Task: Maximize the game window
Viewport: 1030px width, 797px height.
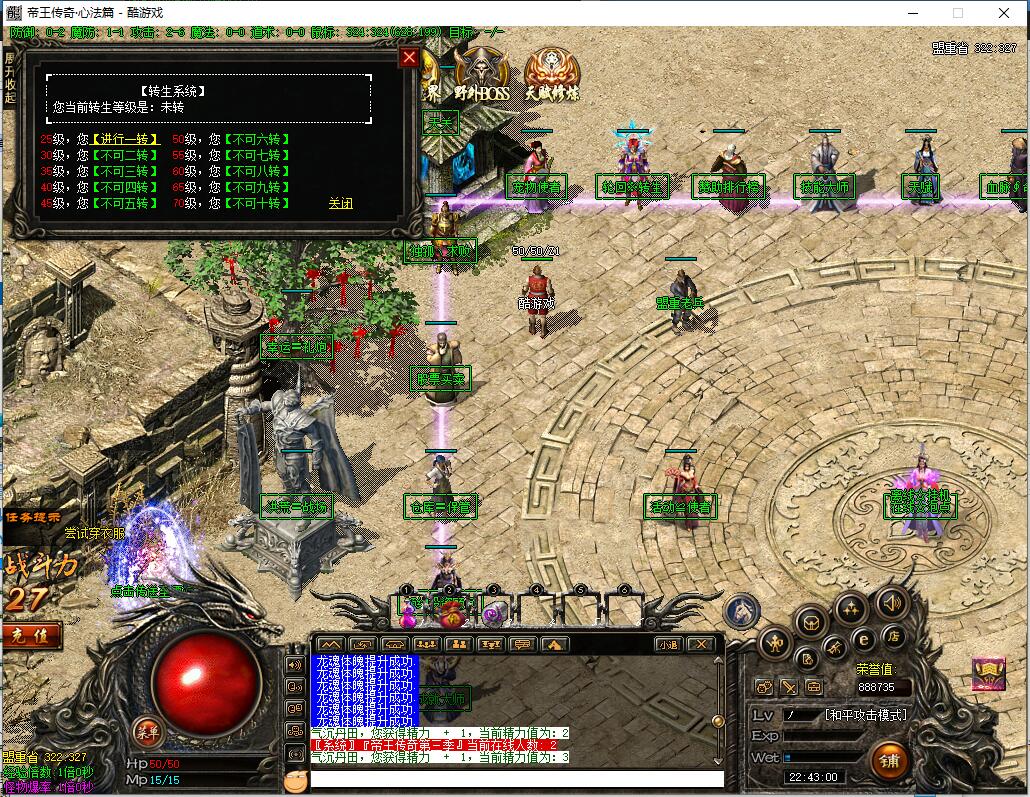Action: (958, 13)
